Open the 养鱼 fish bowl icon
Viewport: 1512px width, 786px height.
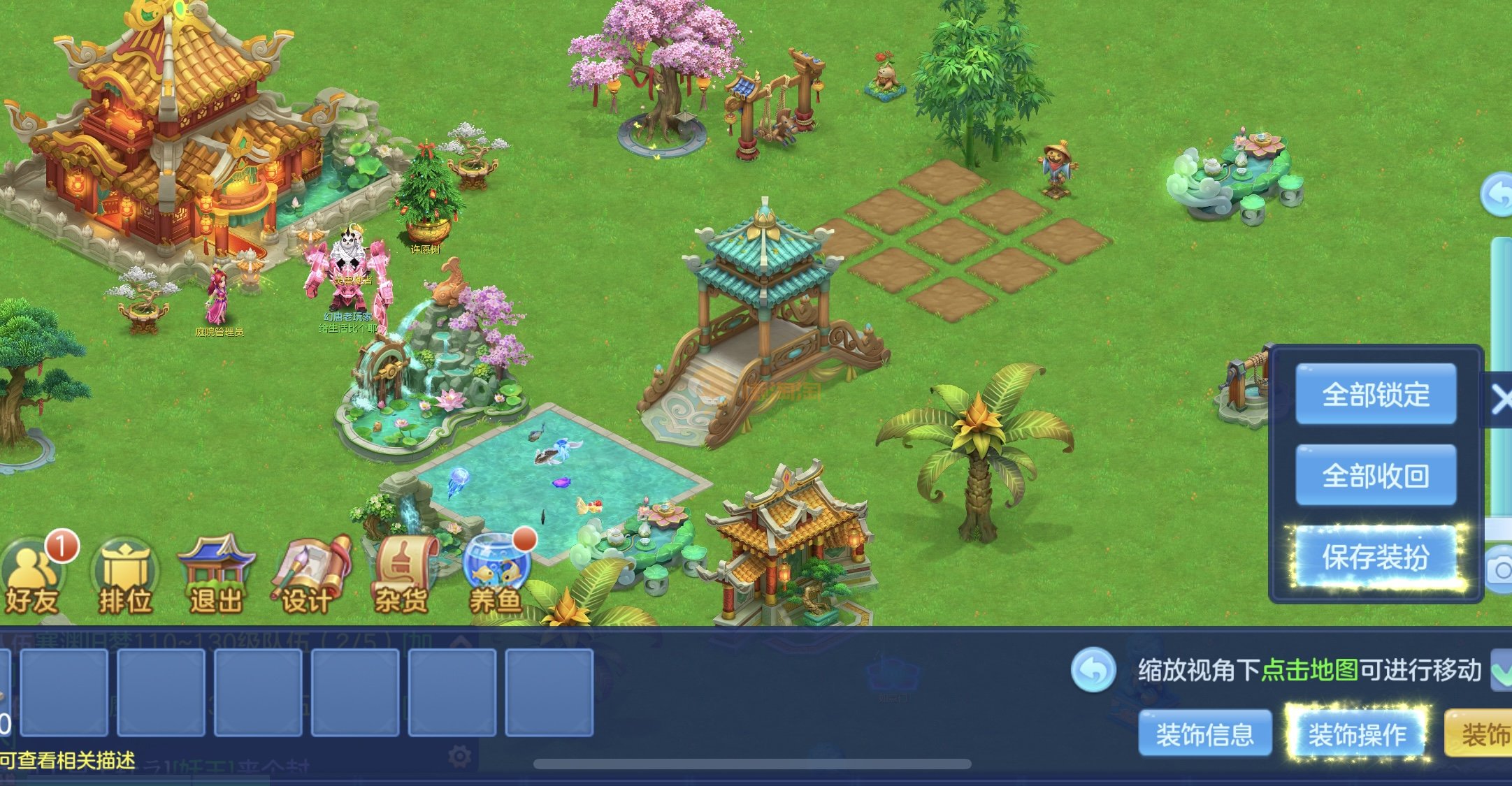click(x=496, y=576)
